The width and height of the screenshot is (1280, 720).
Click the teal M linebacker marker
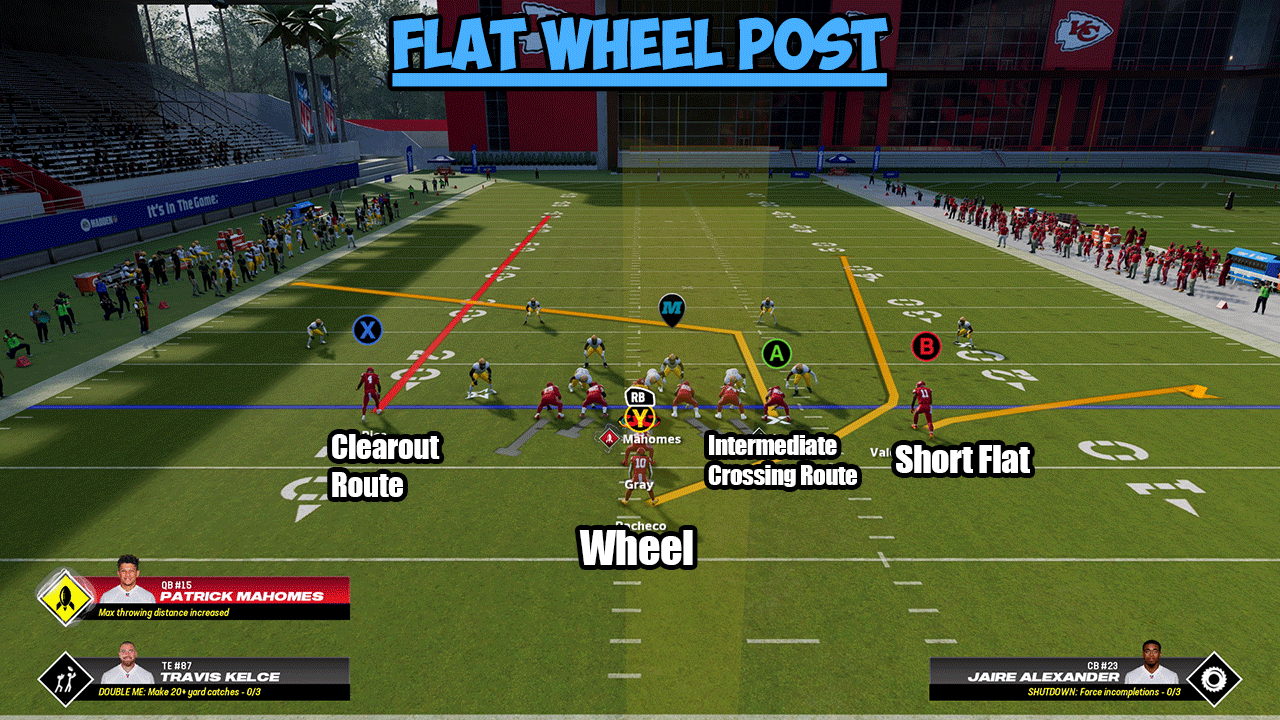tap(672, 309)
